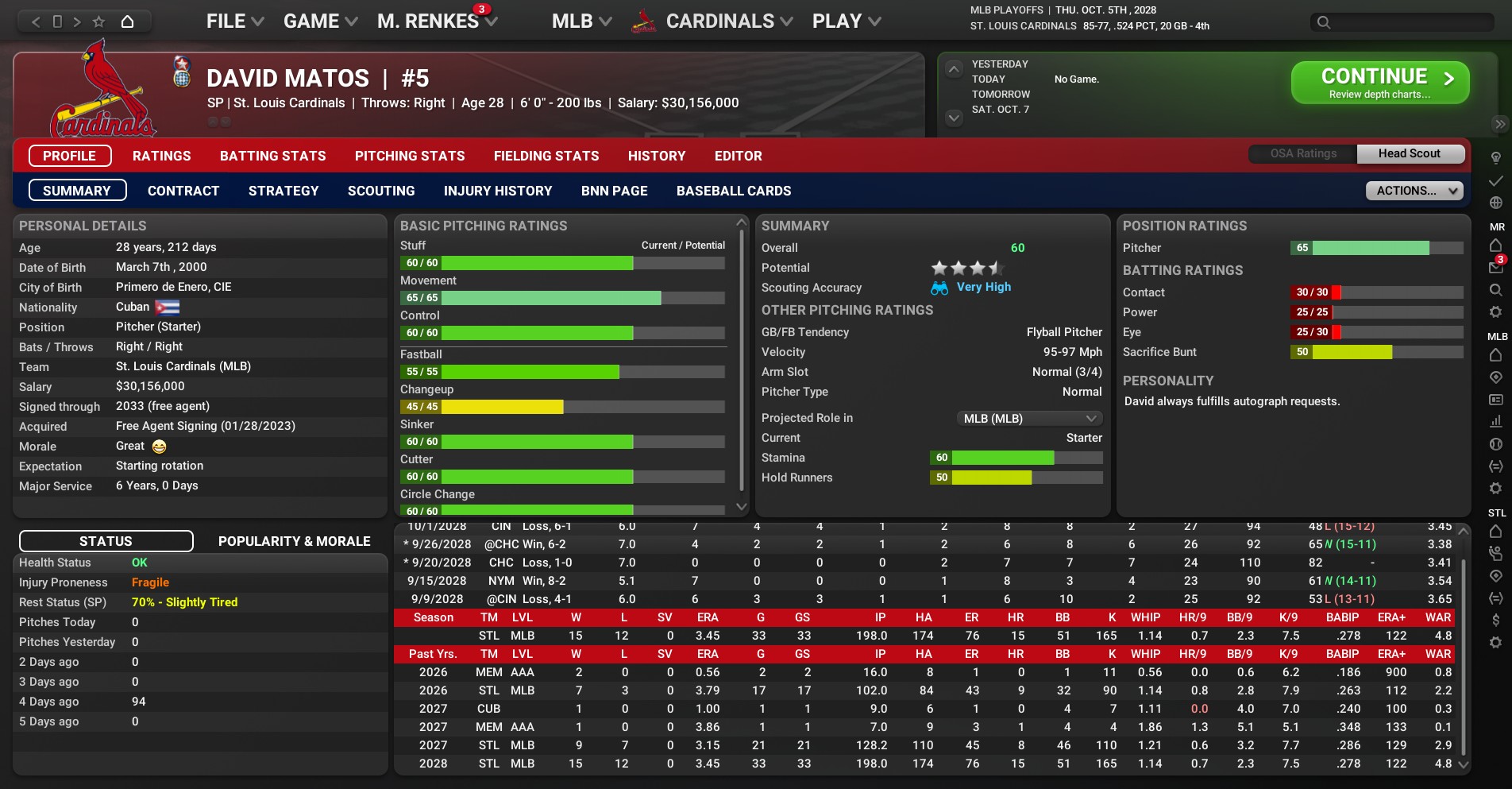Open the ACTIONS dropdown
The width and height of the screenshot is (1512, 789).
pyautogui.click(x=1414, y=191)
